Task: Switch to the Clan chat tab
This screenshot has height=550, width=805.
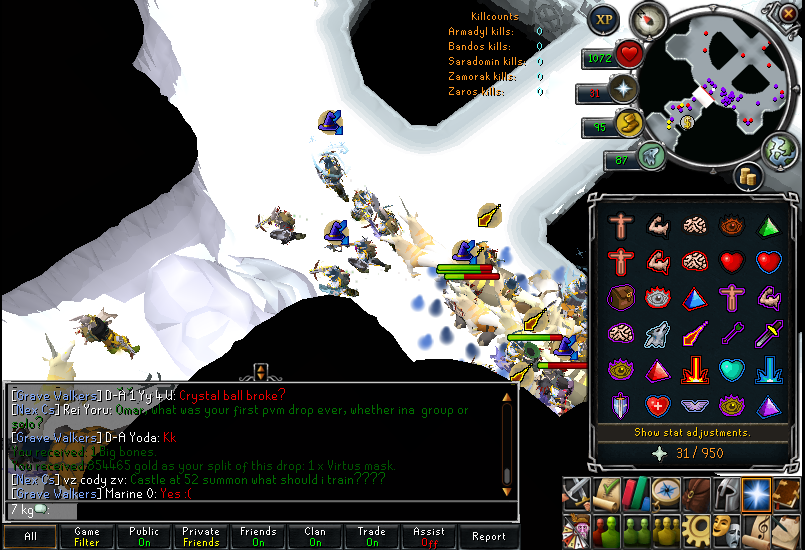Action: (x=315, y=537)
